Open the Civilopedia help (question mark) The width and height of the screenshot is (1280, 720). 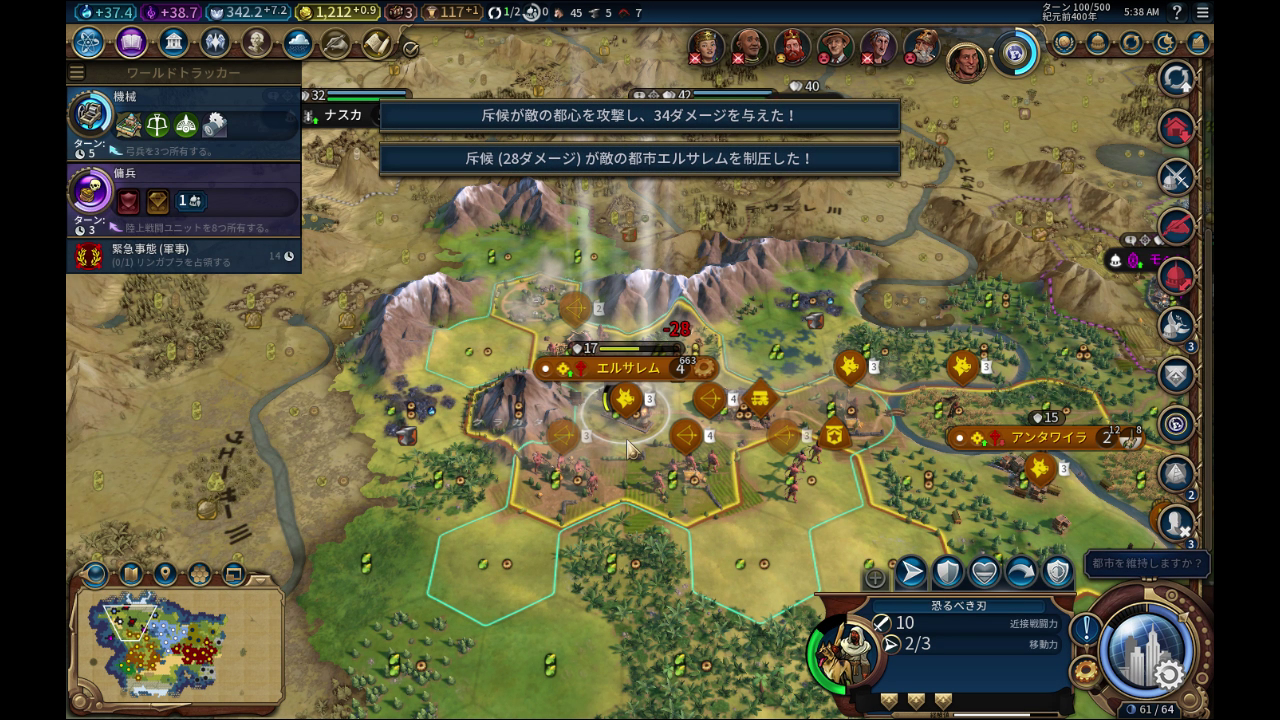1176,12
